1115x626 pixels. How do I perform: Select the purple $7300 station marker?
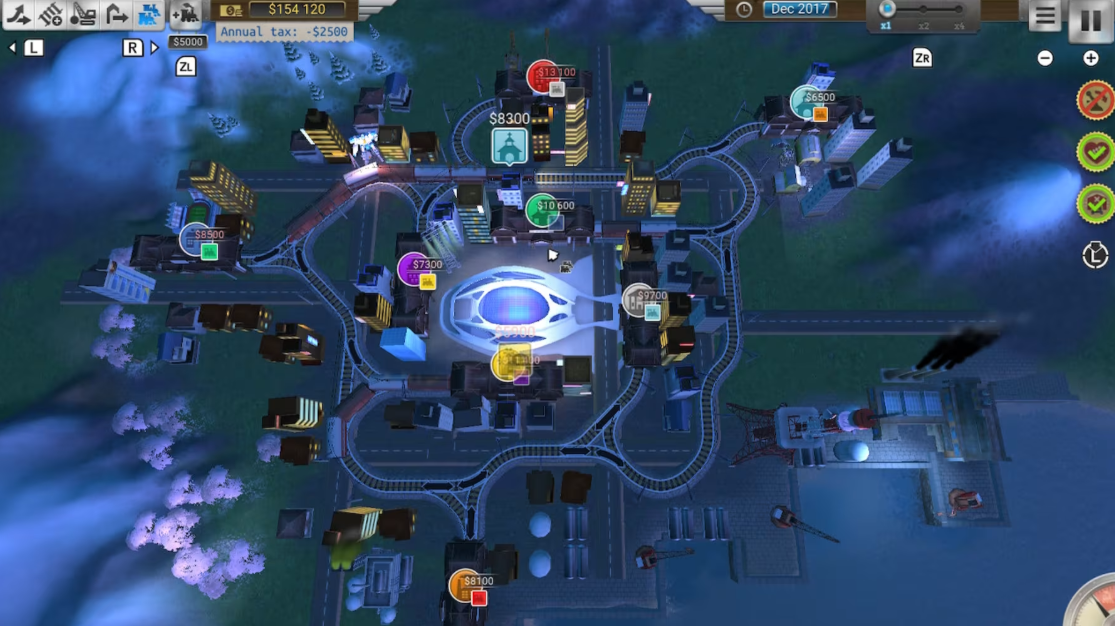(414, 269)
